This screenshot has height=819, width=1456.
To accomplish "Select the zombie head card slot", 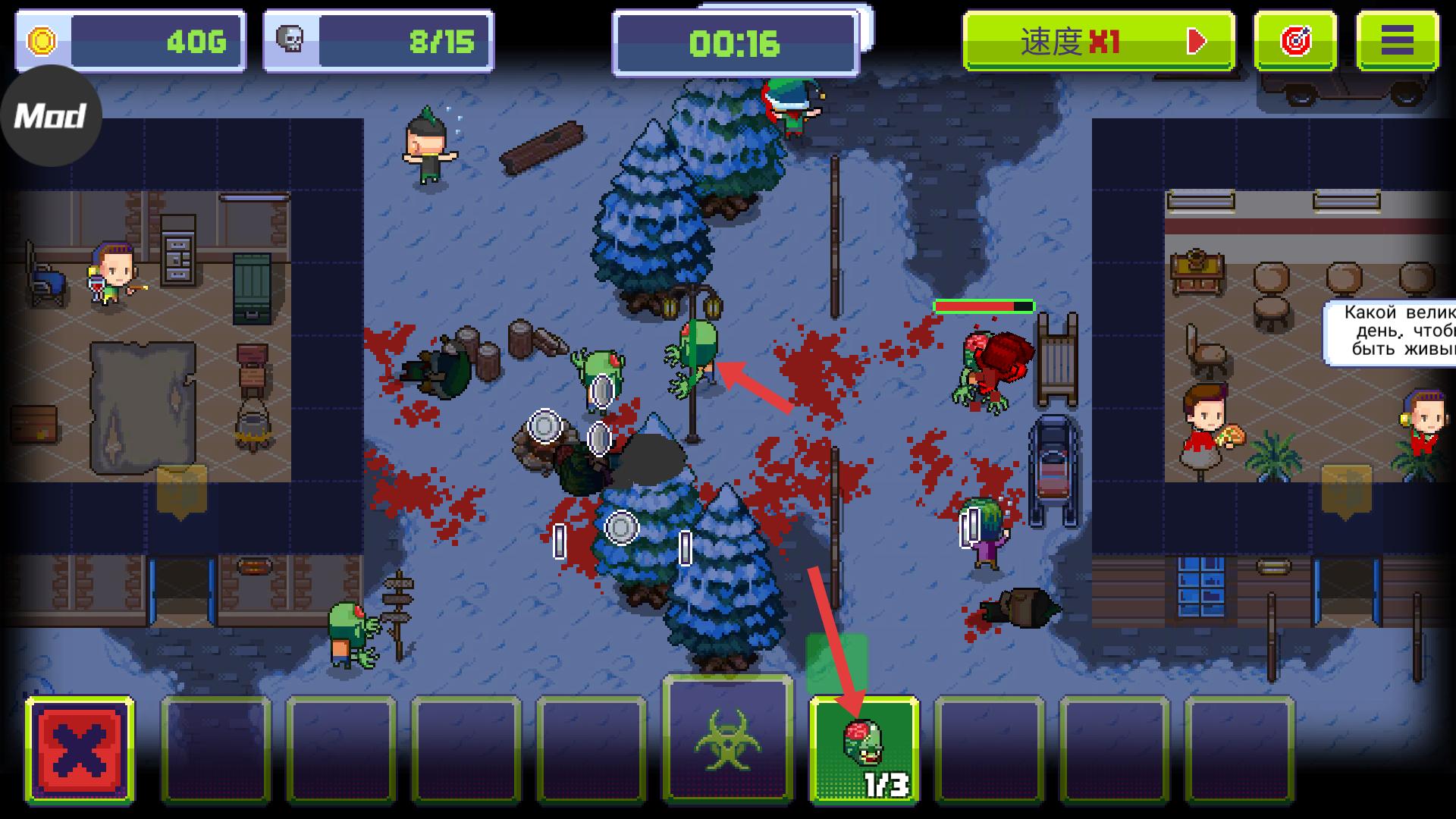I will coord(864,749).
